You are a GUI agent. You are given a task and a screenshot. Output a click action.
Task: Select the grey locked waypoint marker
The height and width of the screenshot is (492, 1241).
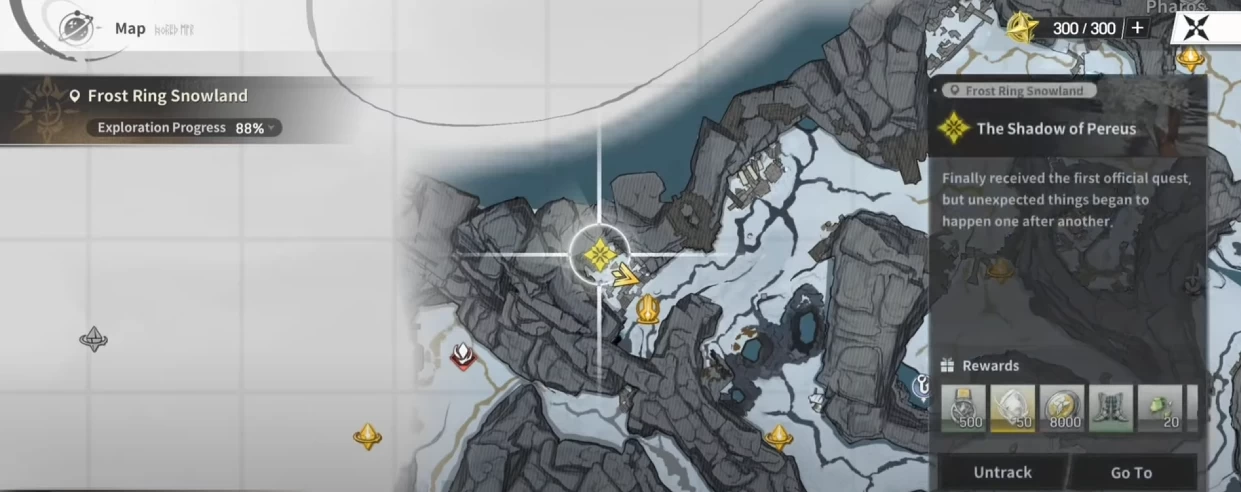coord(94,339)
